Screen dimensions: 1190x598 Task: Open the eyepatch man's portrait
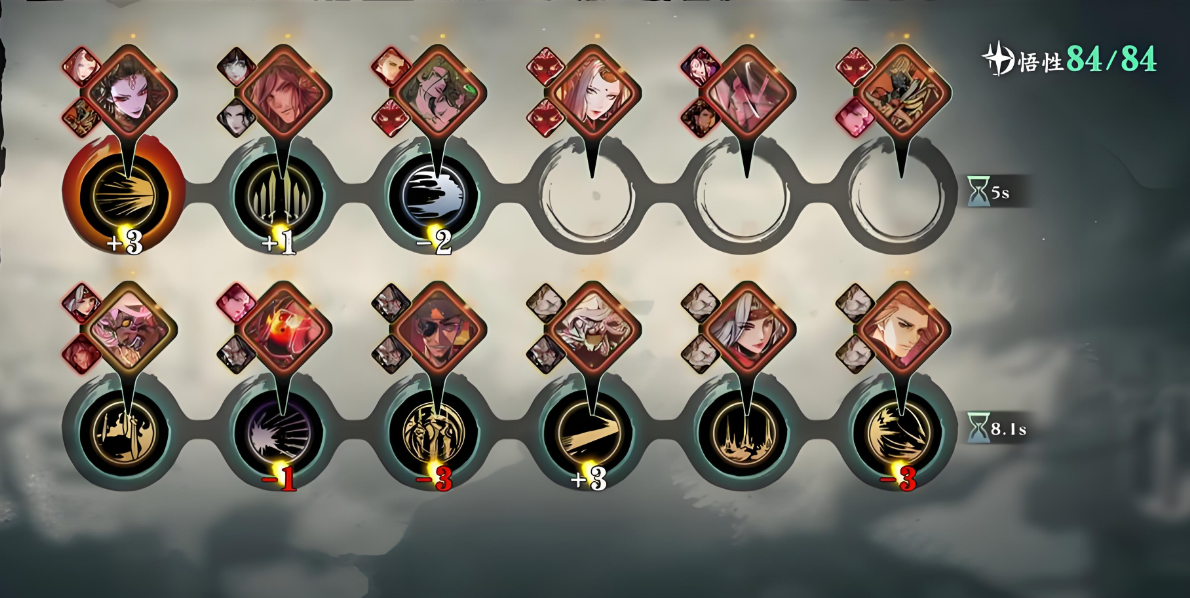pos(438,328)
